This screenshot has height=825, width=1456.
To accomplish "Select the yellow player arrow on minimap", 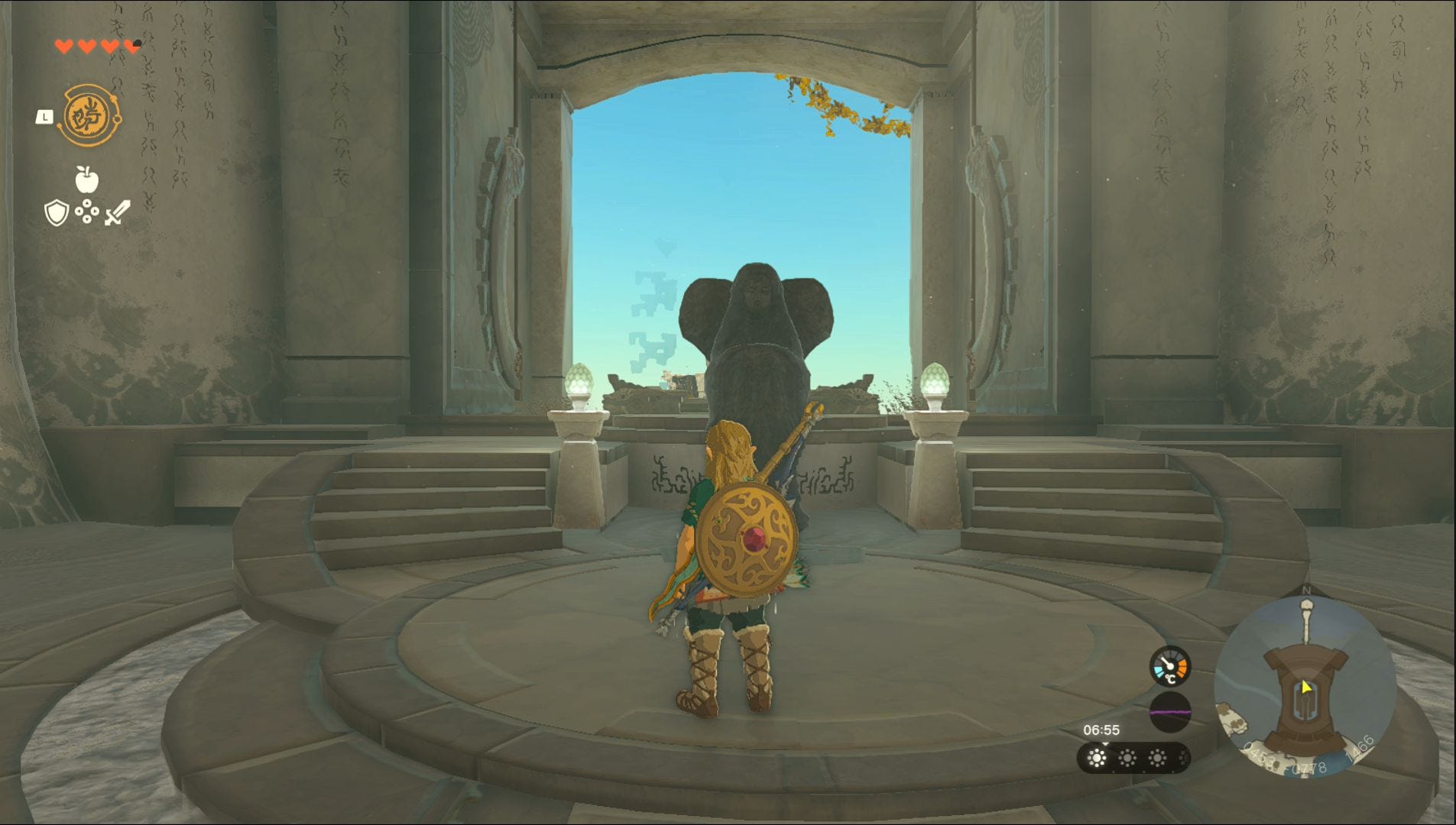I will (1306, 687).
